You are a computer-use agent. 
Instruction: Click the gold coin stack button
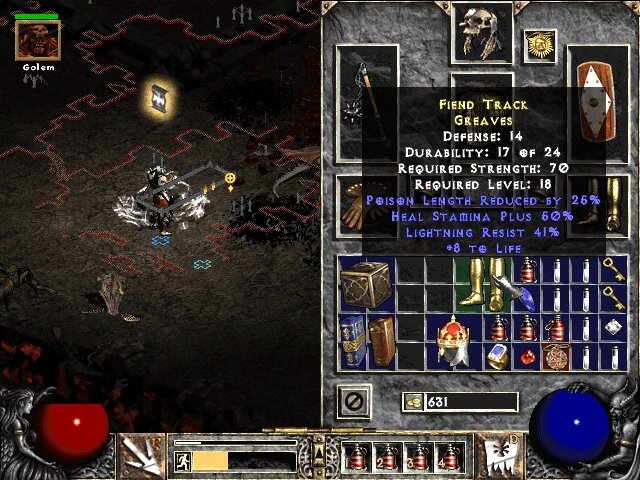click(412, 402)
